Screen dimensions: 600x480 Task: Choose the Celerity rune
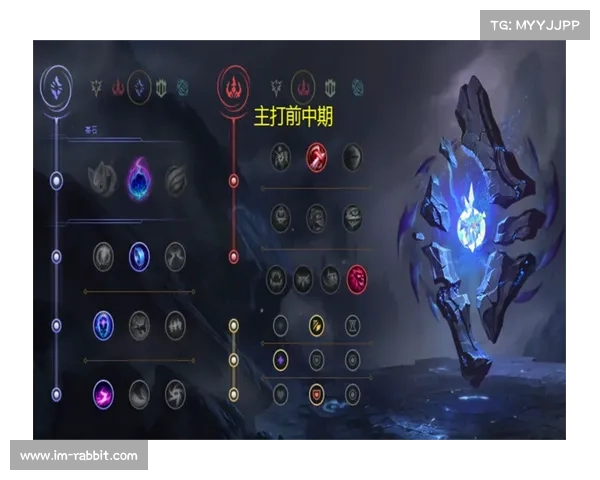coord(139,324)
